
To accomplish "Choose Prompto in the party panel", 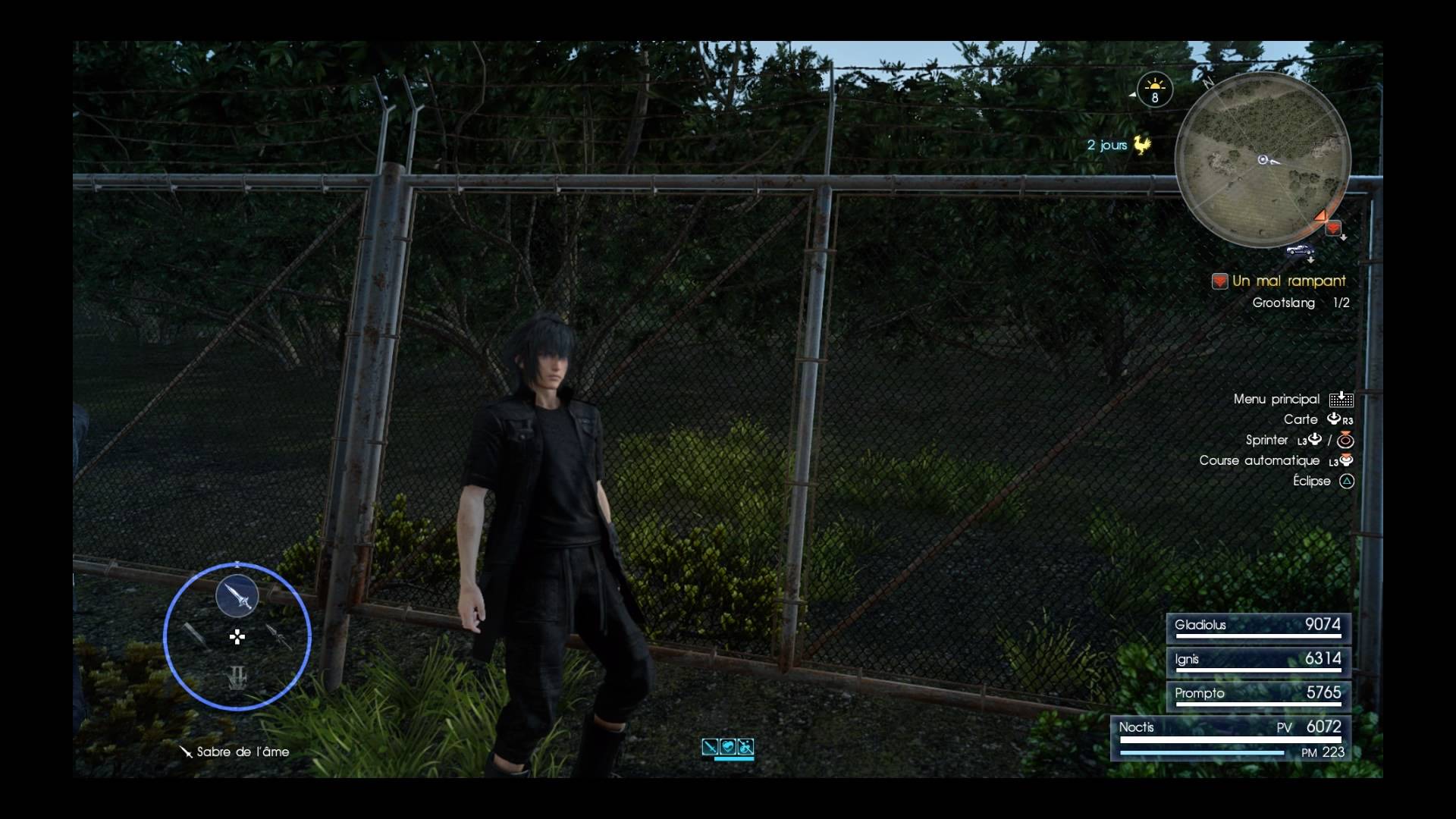I will pos(1258,695).
